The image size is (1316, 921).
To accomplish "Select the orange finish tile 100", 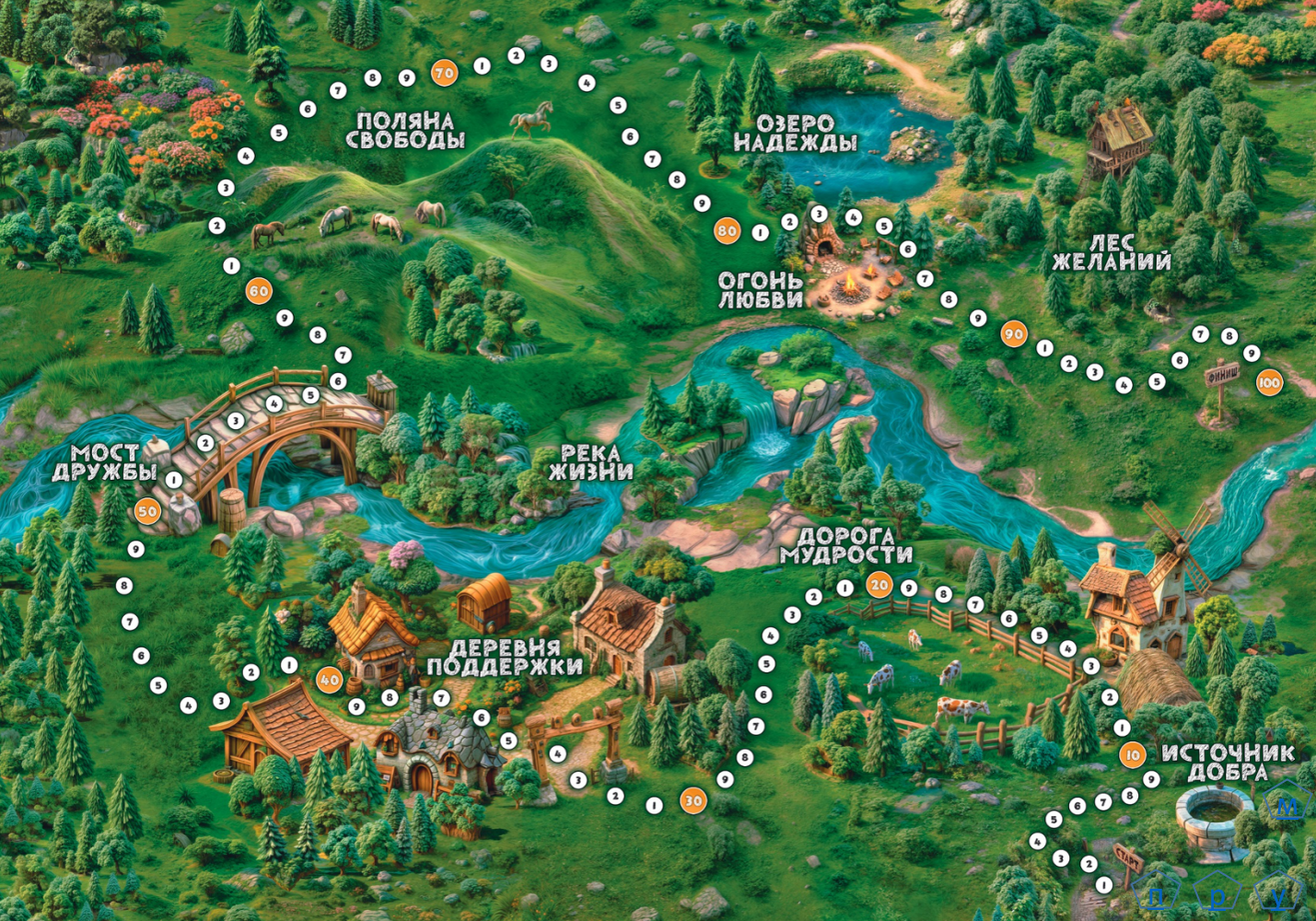I will [x=1269, y=383].
